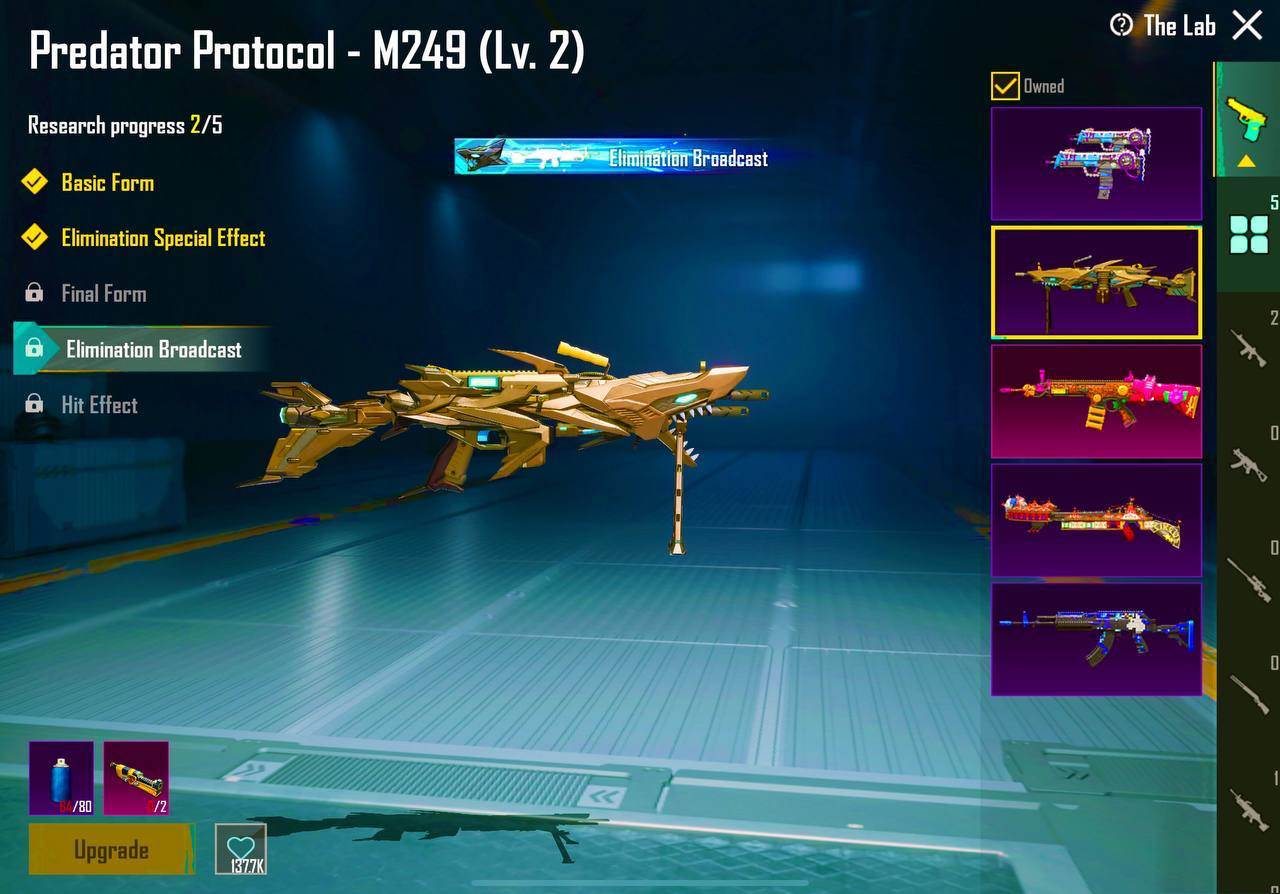Screen dimensions: 1280x894
Task: Open the four-square all weapons tab
Action: (x=1248, y=236)
